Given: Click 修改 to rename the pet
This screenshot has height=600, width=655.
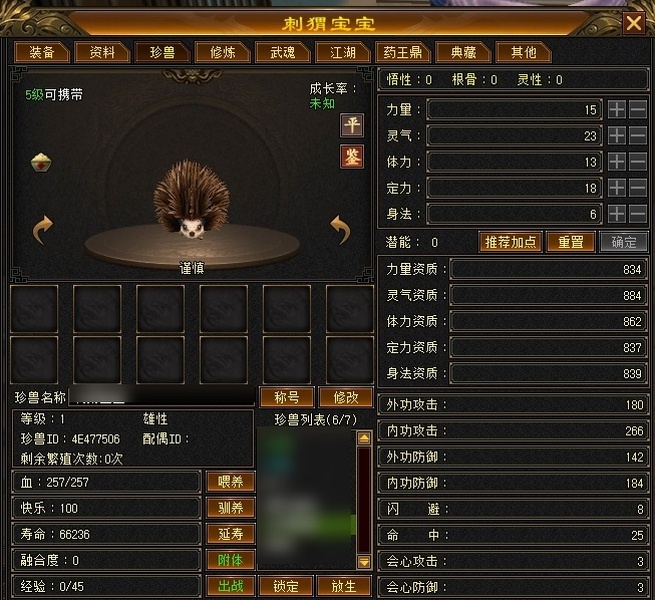Looking at the screenshot, I should pyautogui.click(x=338, y=397).
